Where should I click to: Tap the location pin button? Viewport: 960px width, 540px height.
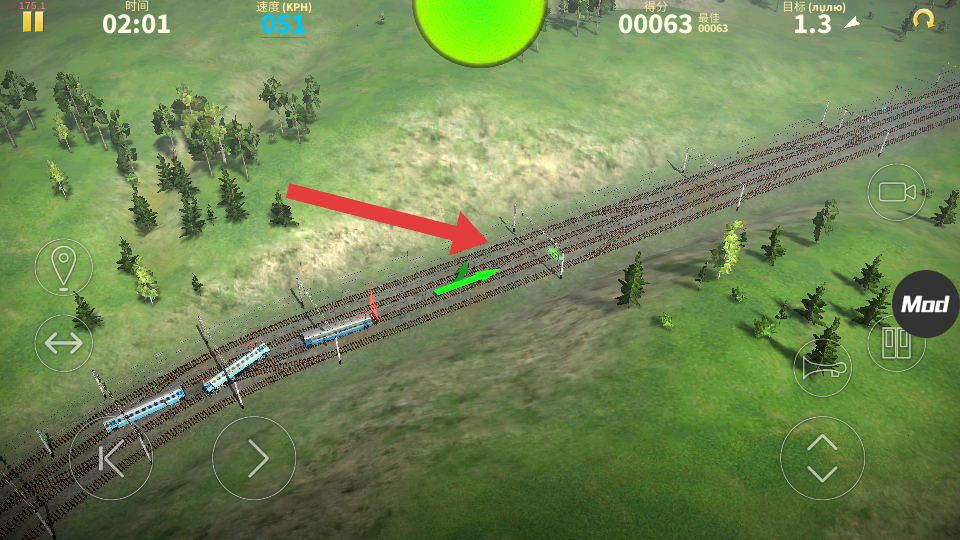pos(64,267)
